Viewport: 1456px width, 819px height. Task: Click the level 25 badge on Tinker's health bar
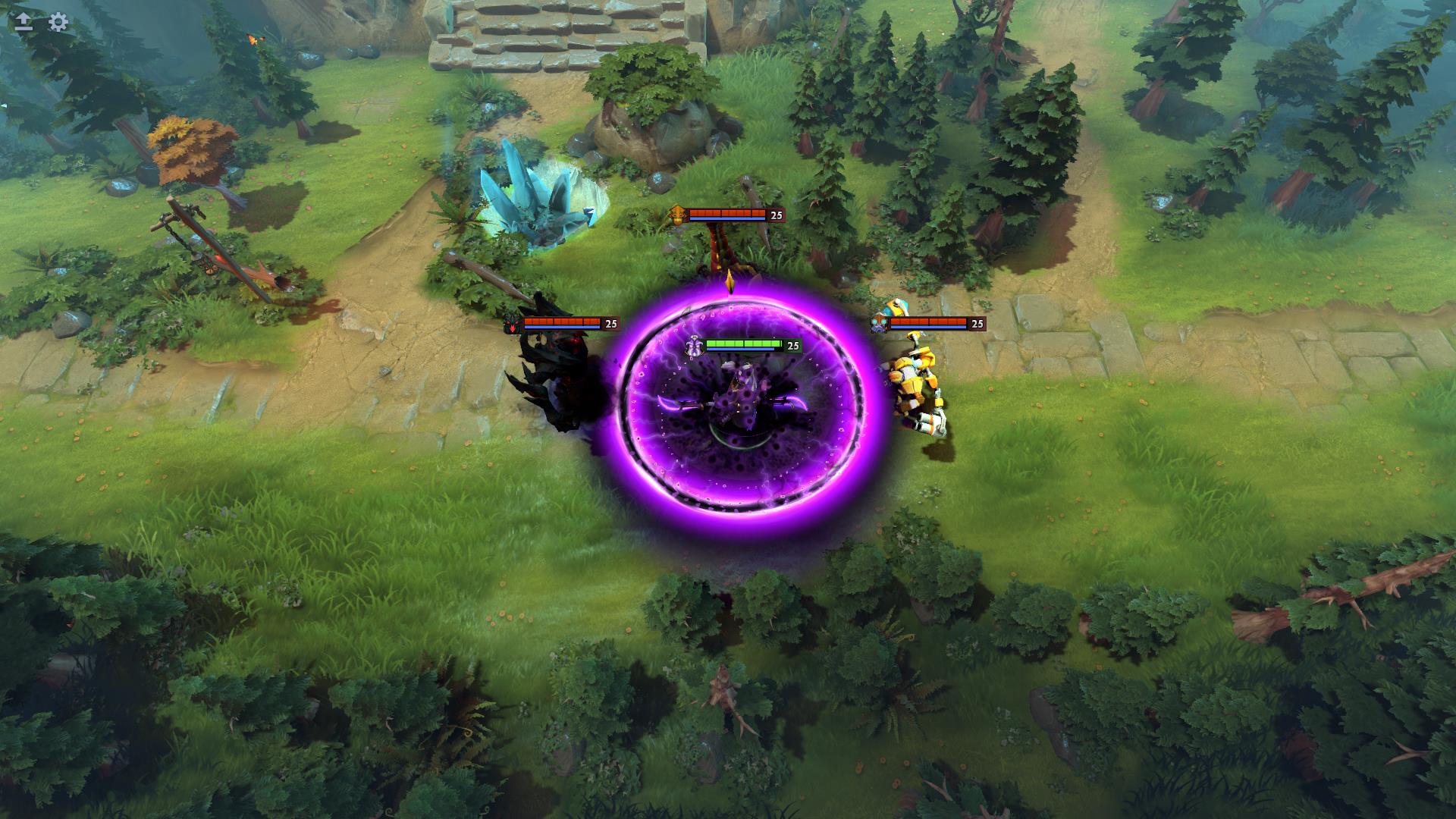976,324
